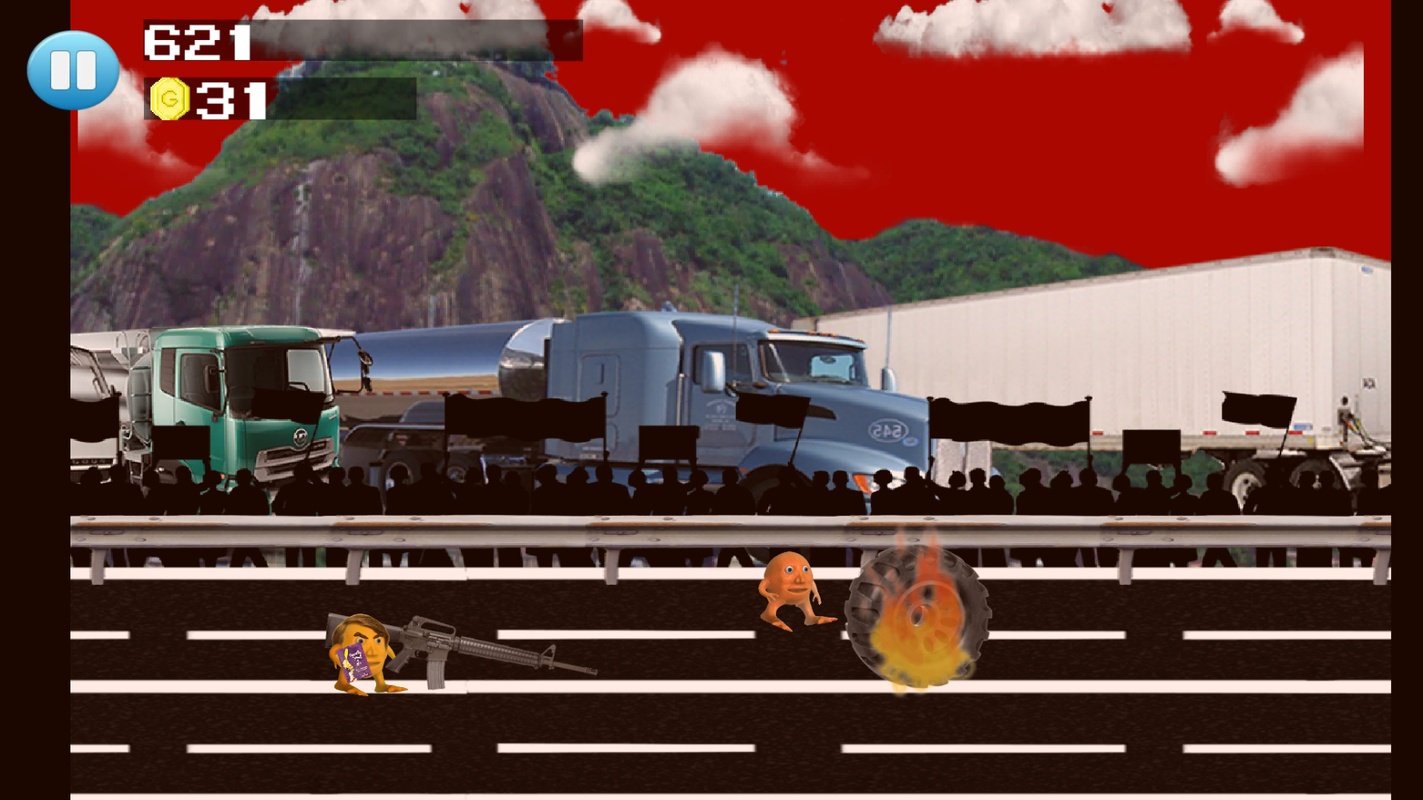This screenshot has width=1423, height=800.
Task: Toggle pause via the pause control
Action: coord(71,68)
